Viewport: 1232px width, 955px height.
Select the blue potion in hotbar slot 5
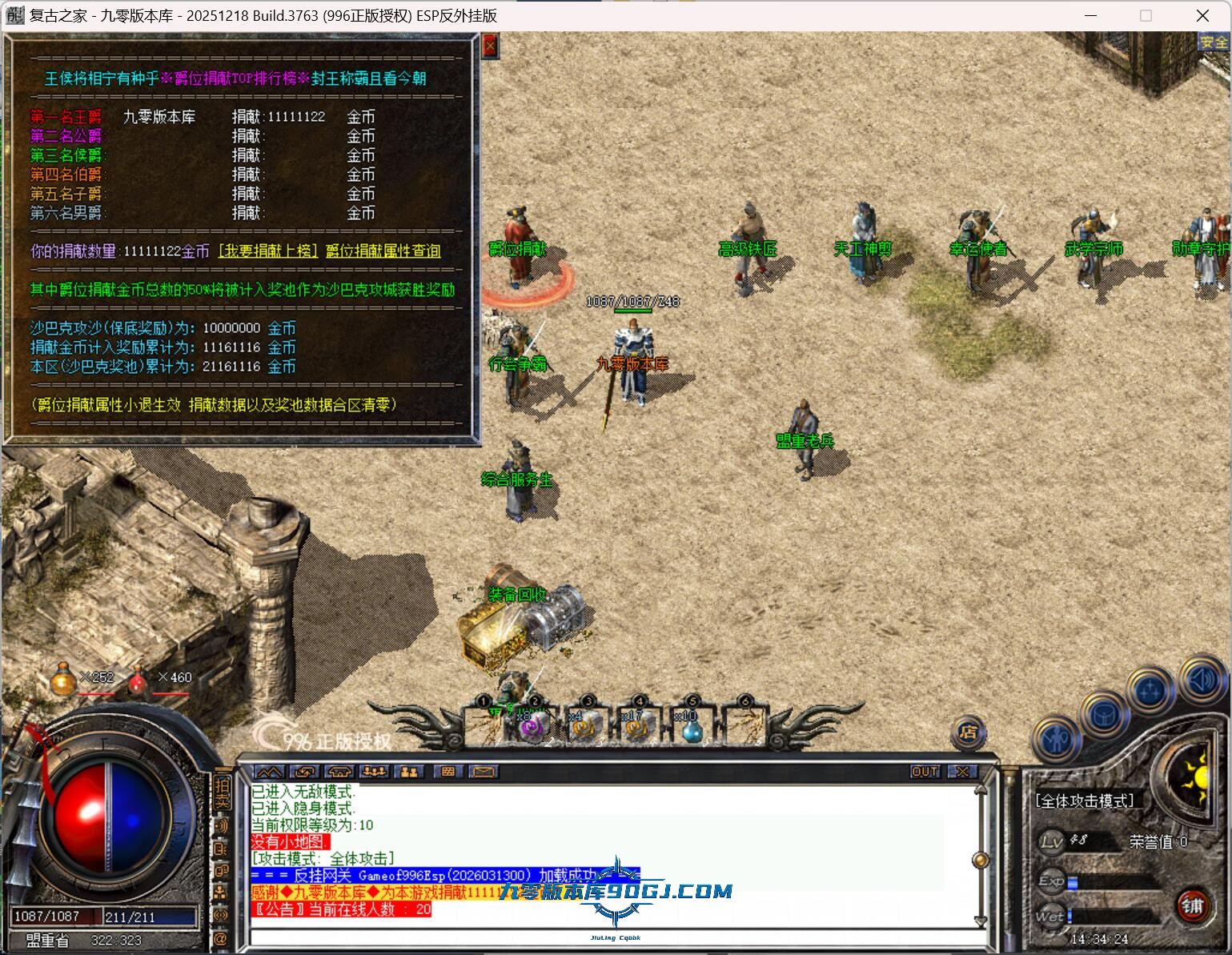point(691,728)
